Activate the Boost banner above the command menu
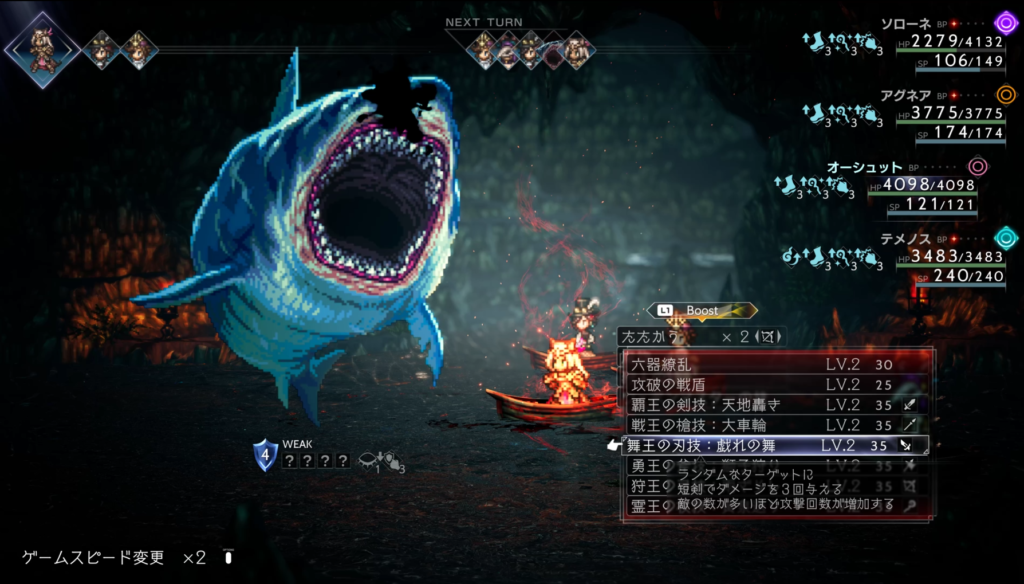This screenshot has width=1024, height=584. 702,311
